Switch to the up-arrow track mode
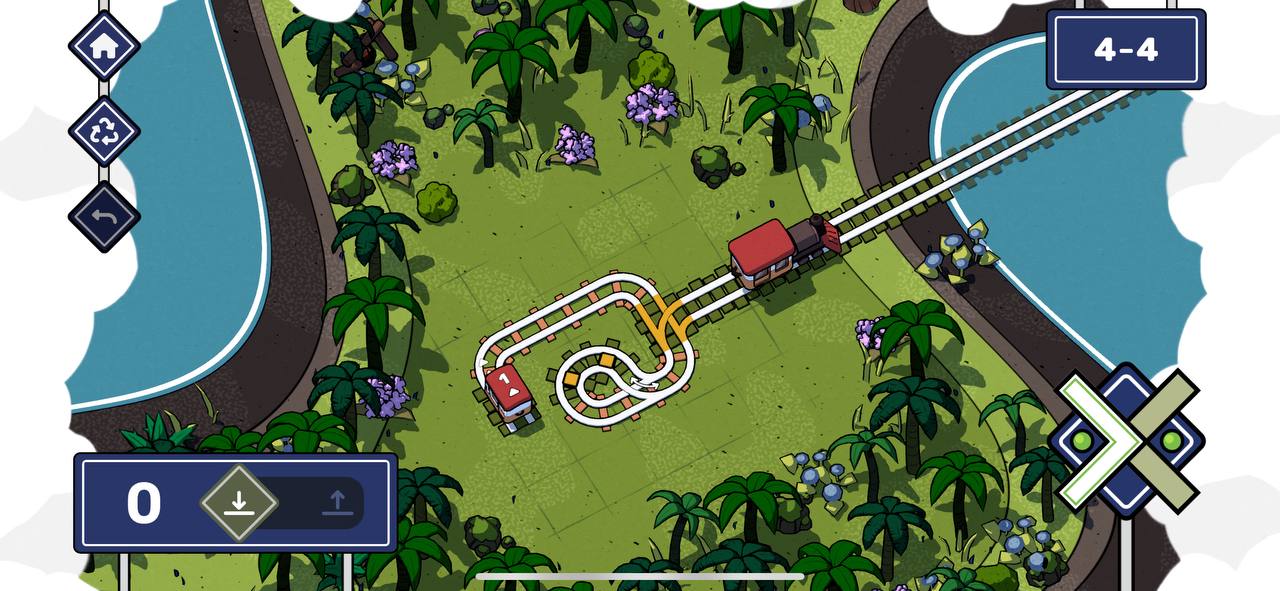This screenshot has width=1280, height=591. pos(337,502)
